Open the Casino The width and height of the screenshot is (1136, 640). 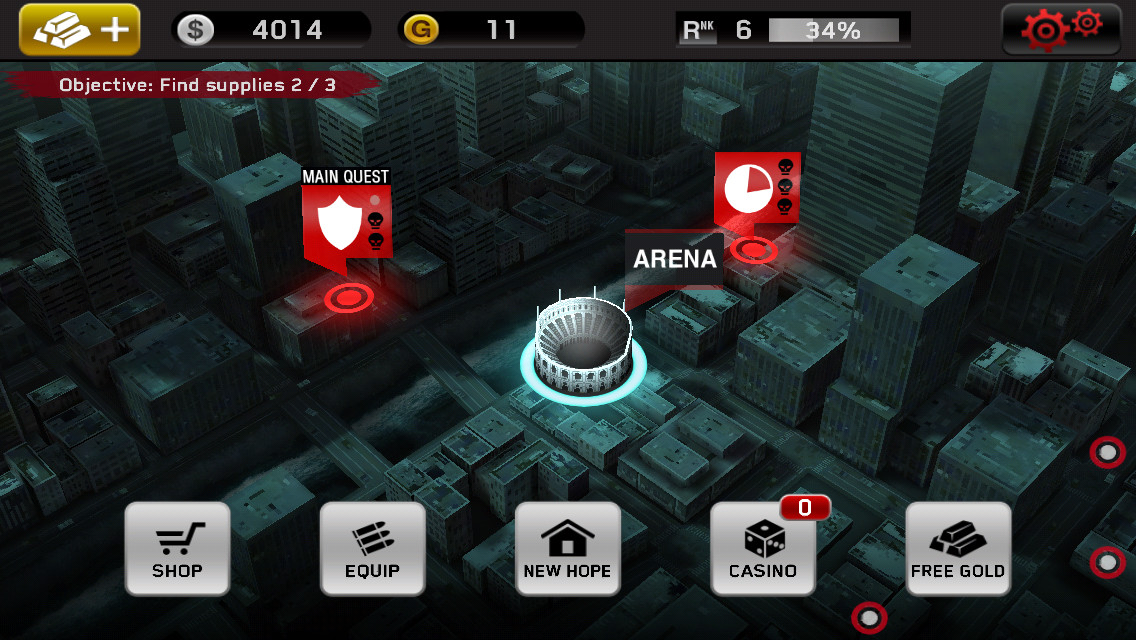click(x=763, y=549)
